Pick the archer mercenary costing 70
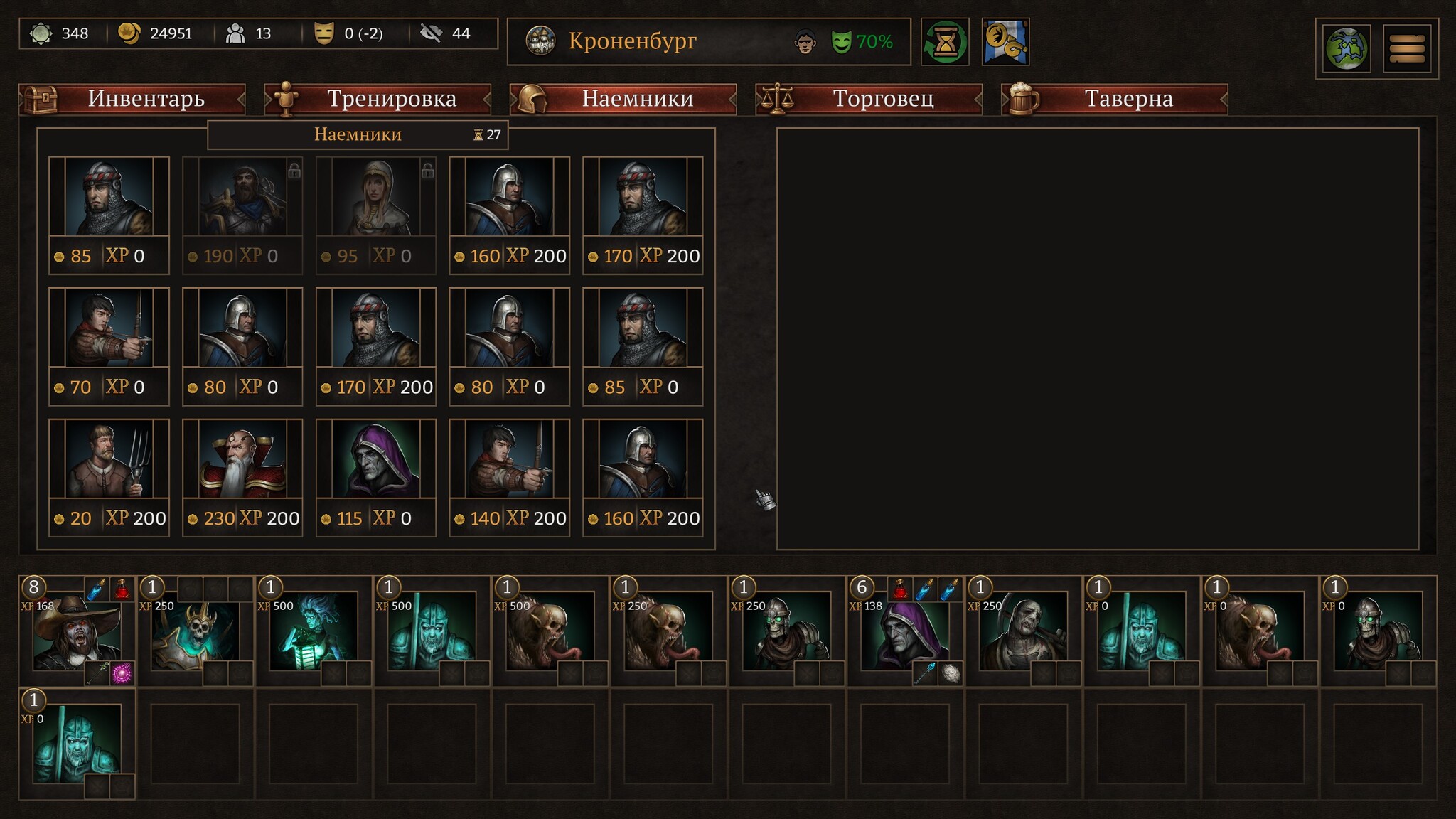1456x819 pixels. [109, 346]
